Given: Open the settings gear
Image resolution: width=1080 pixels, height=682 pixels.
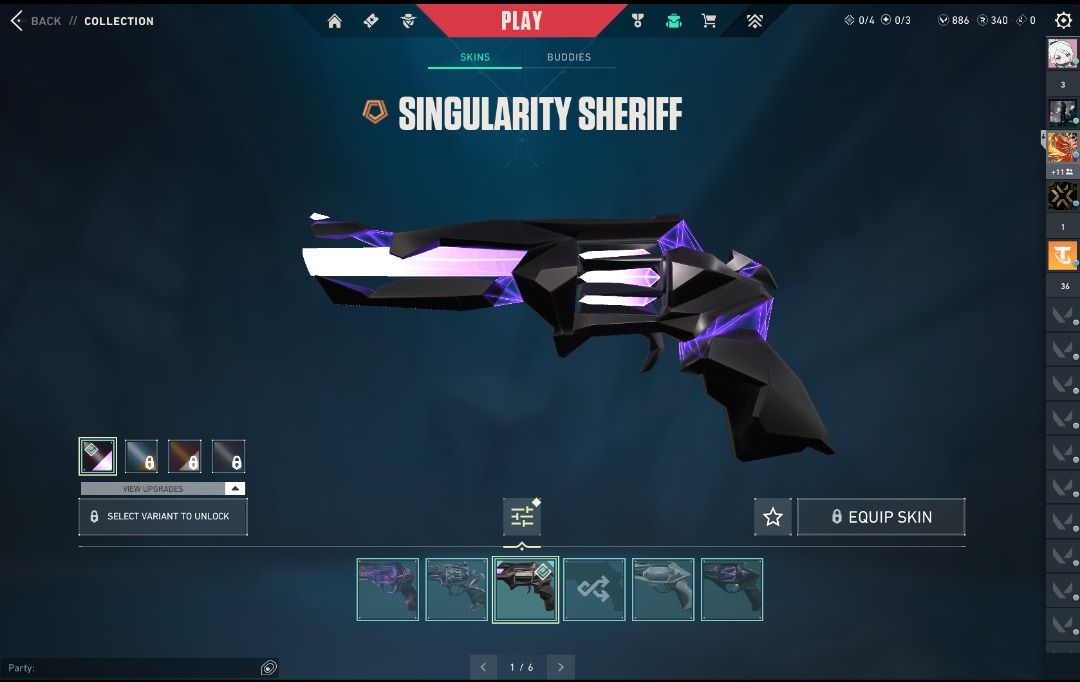Looking at the screenshot, I should pyautogui.click(x=1063, y=20).
